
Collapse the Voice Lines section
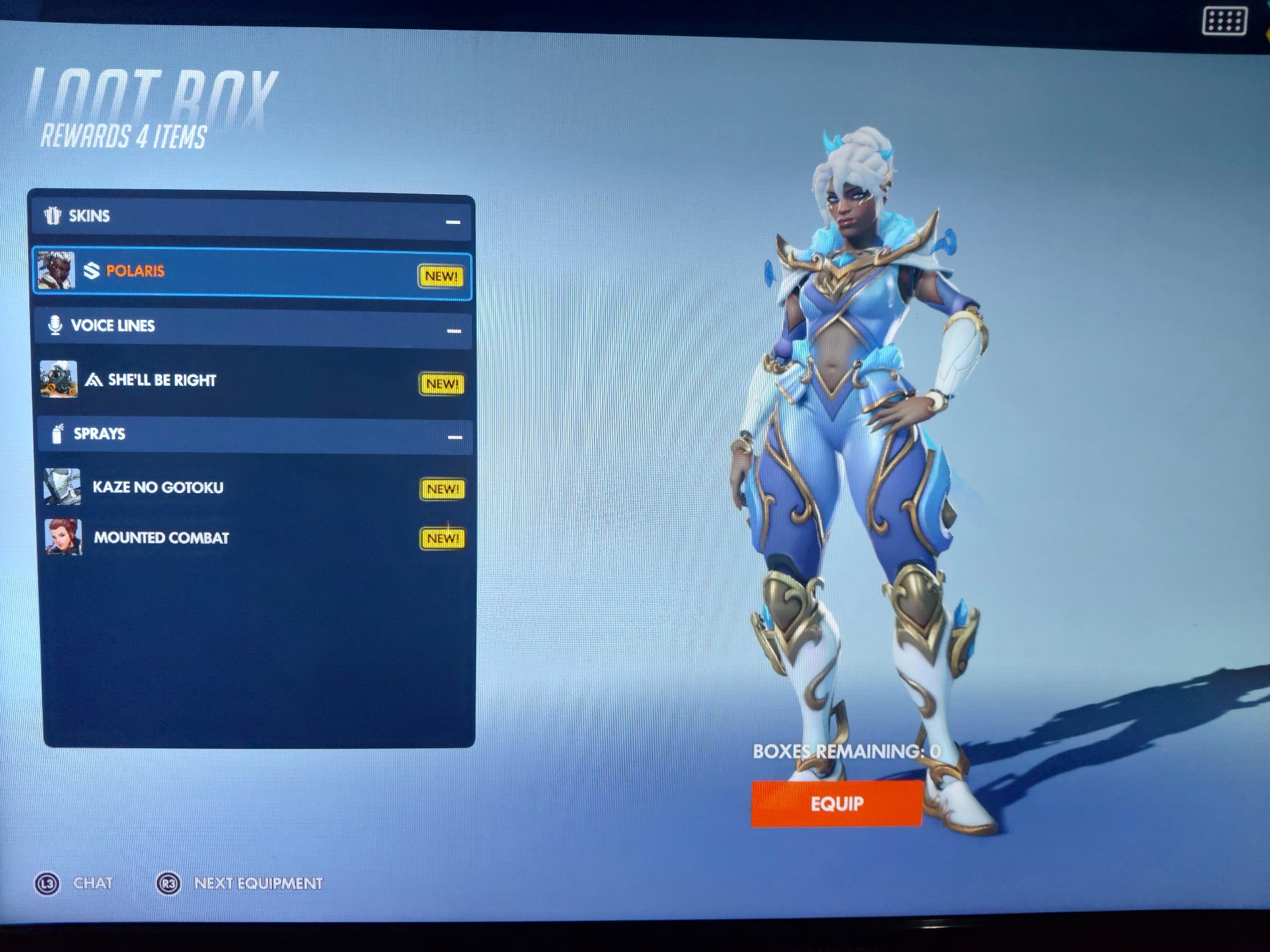[454, 331]
